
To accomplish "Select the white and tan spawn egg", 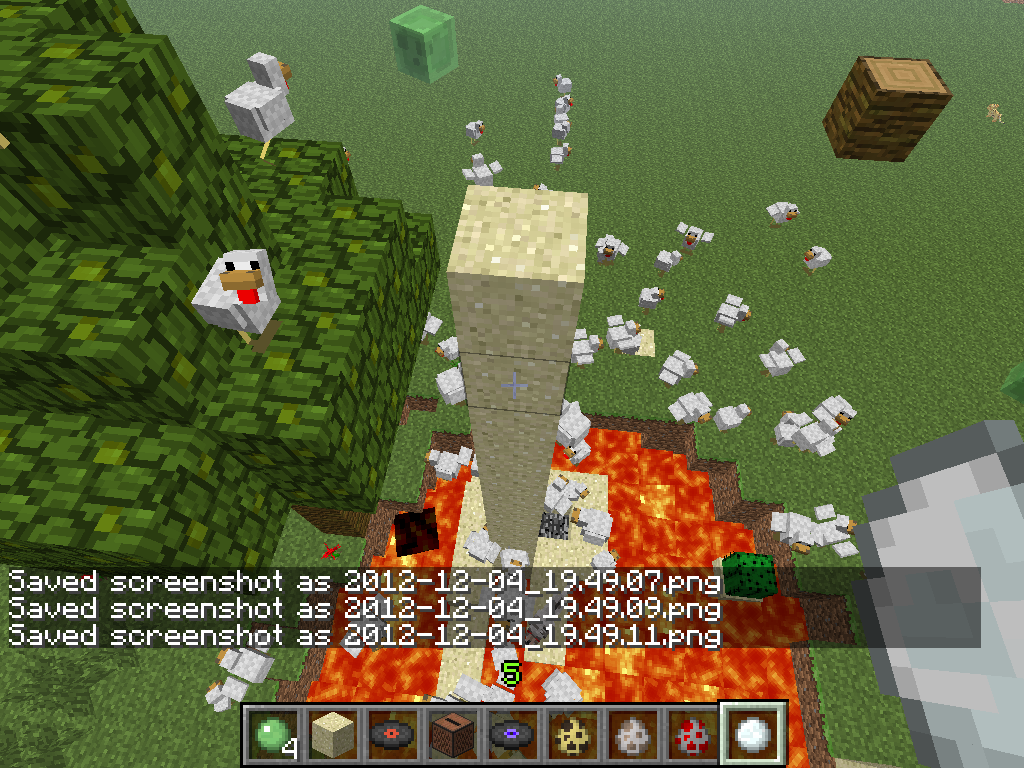I will [630, 734].
